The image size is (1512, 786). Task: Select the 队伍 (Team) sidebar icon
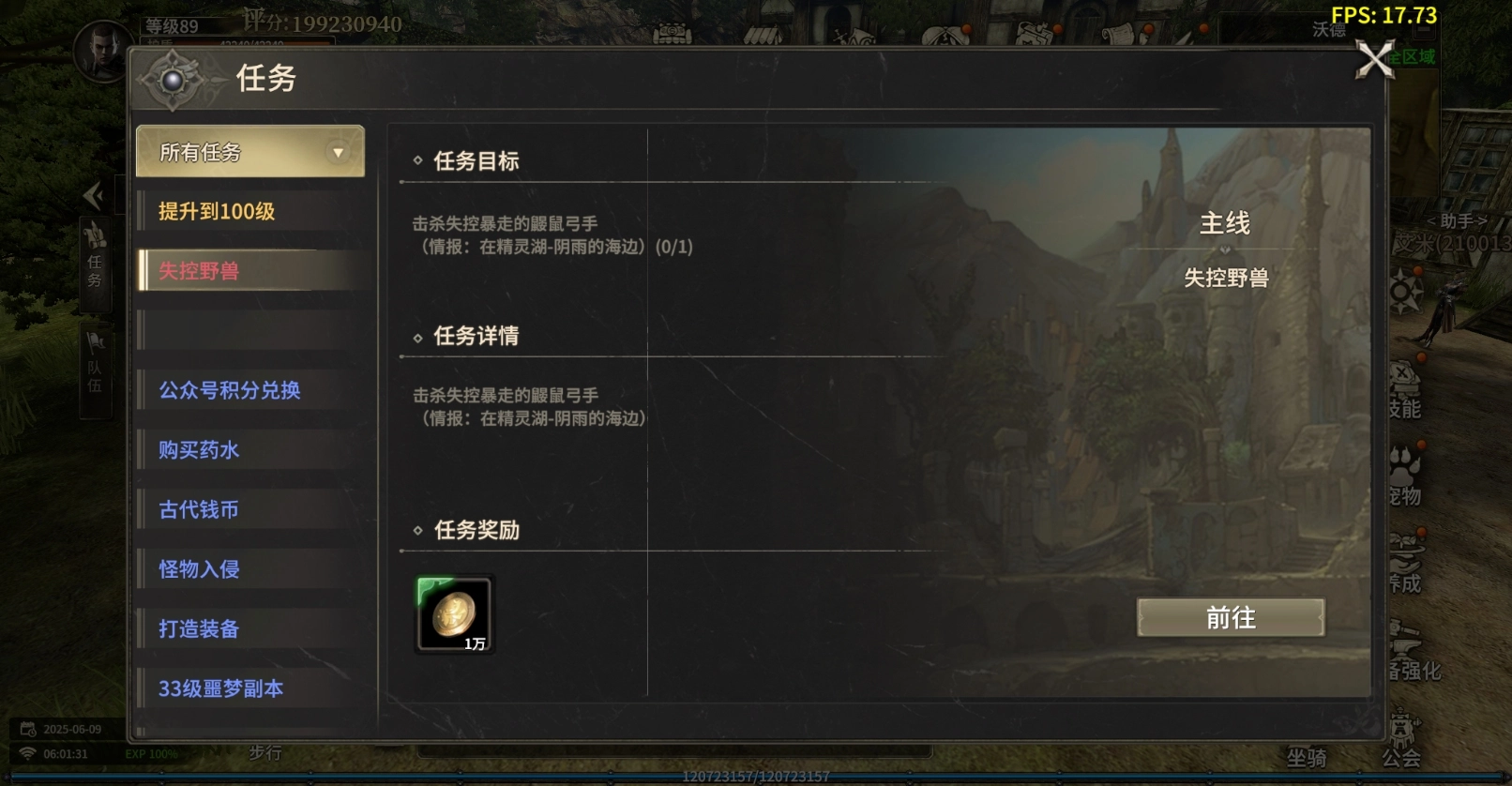[95, 366]
